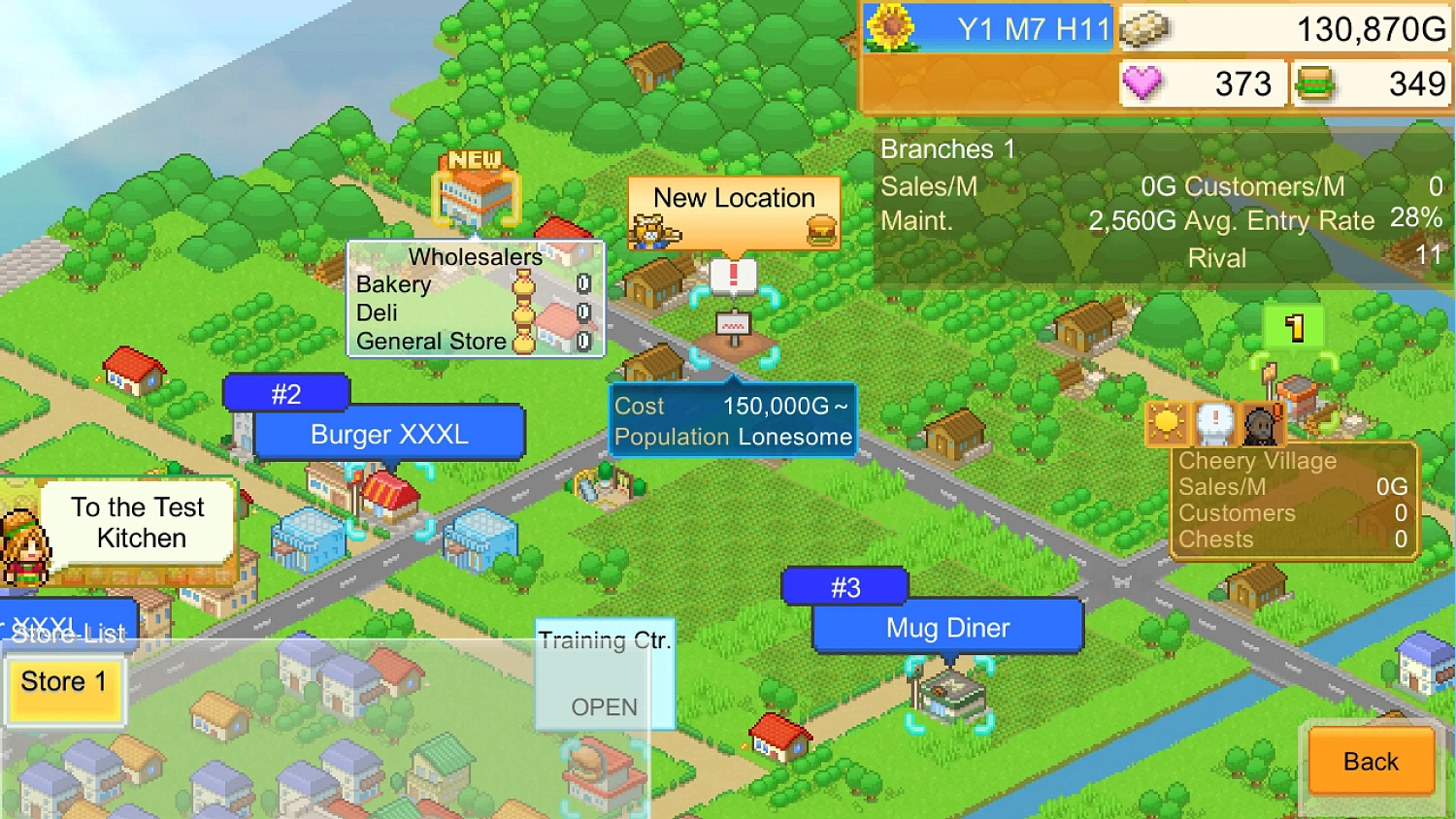This screenshot has height=819, width=1456.
Task: Click the To the Test Kitchen speech bubble
Action: [x=137, y=523]
